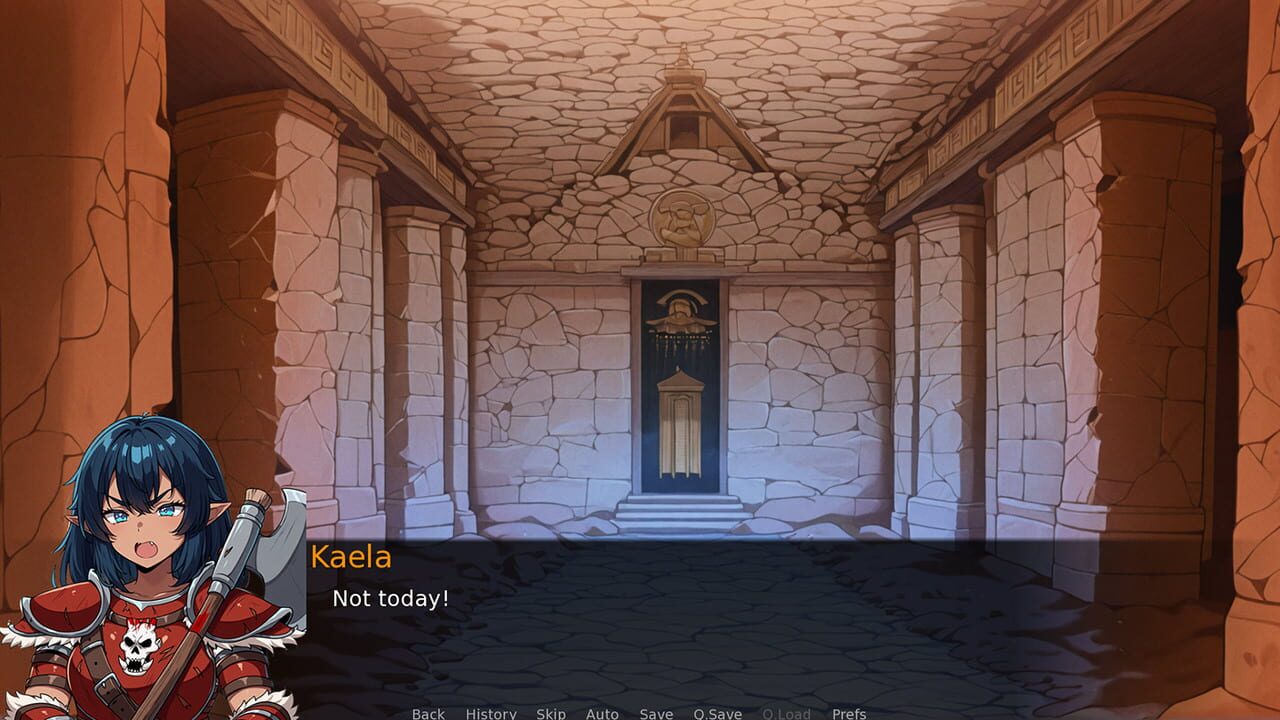Click the stone steps below the doorway
1280x720 pixels.
(681, 514)
